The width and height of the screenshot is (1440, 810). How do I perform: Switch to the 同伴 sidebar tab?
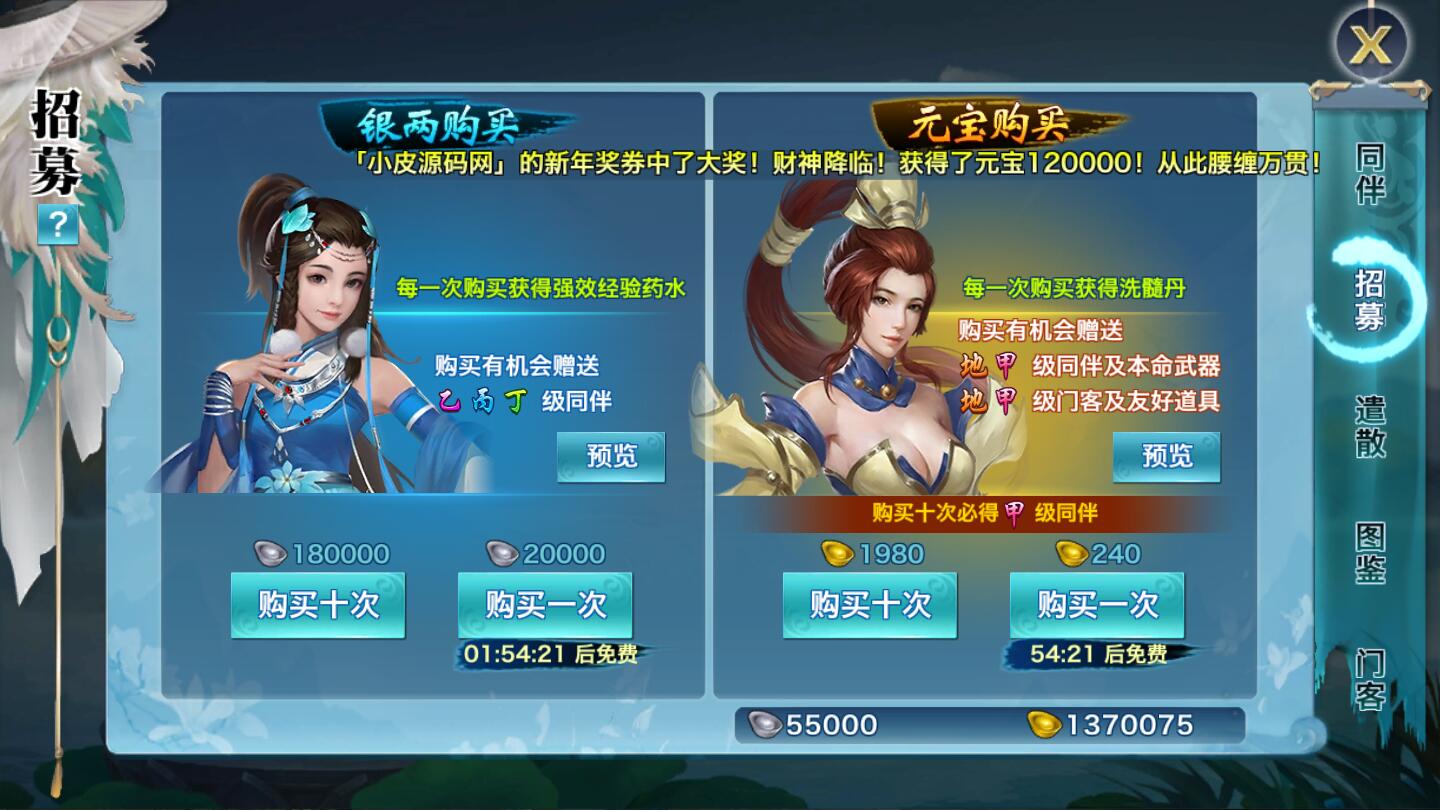pos(1373,175)
